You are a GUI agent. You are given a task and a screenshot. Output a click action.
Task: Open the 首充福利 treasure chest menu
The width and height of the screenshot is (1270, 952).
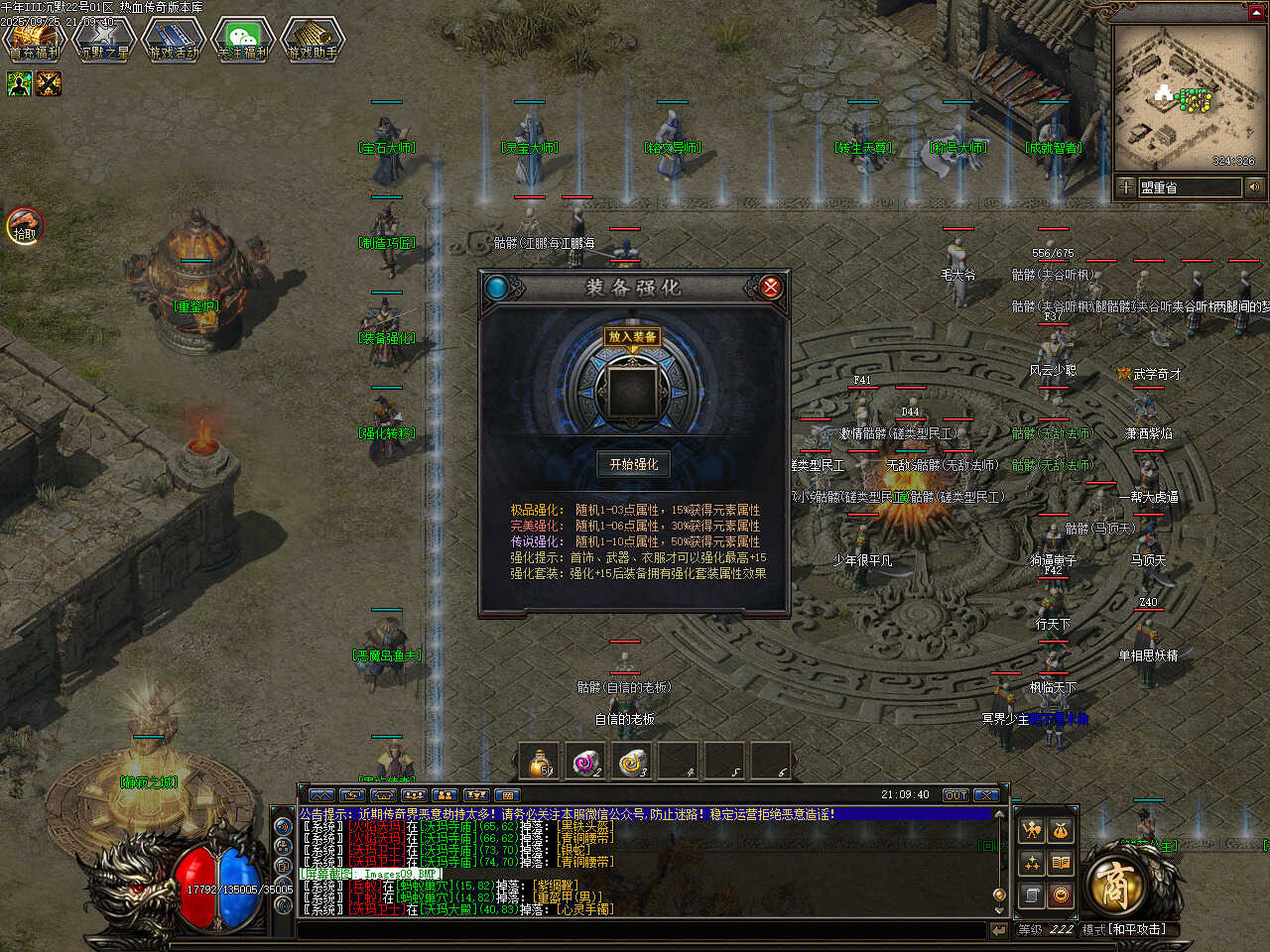(34, 41)
